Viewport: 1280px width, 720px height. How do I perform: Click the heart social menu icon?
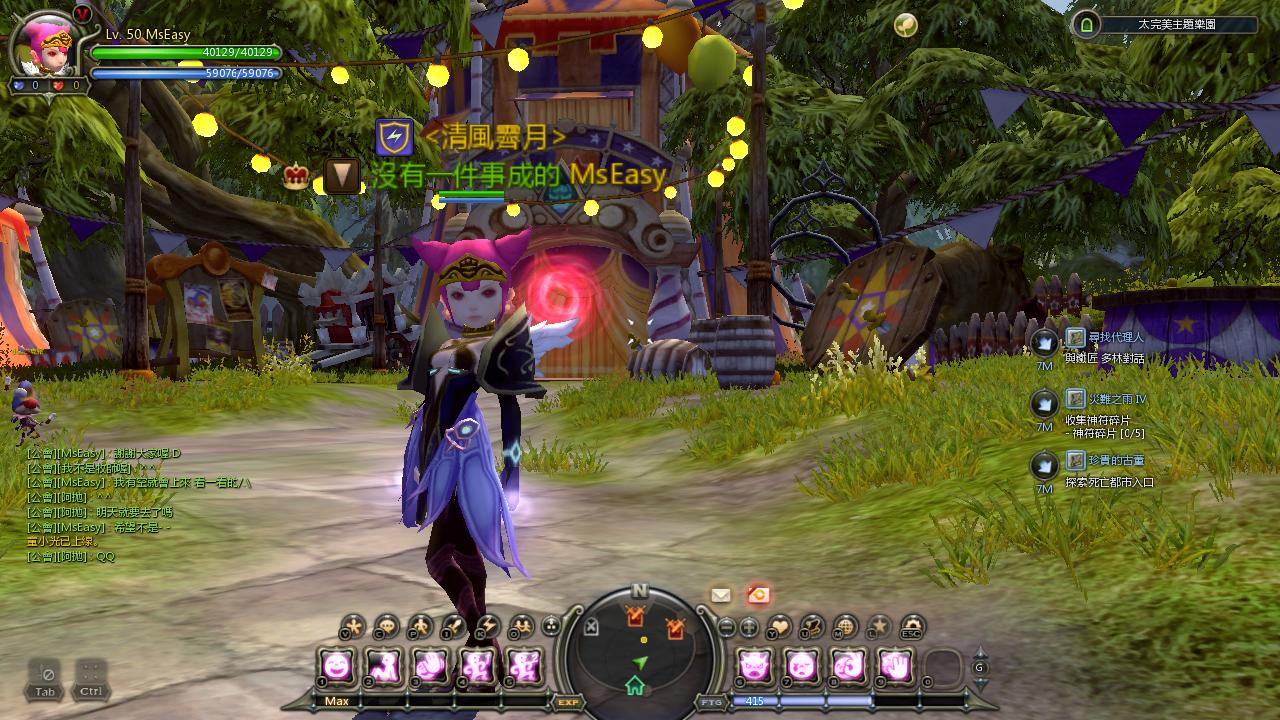coord(779,627)
